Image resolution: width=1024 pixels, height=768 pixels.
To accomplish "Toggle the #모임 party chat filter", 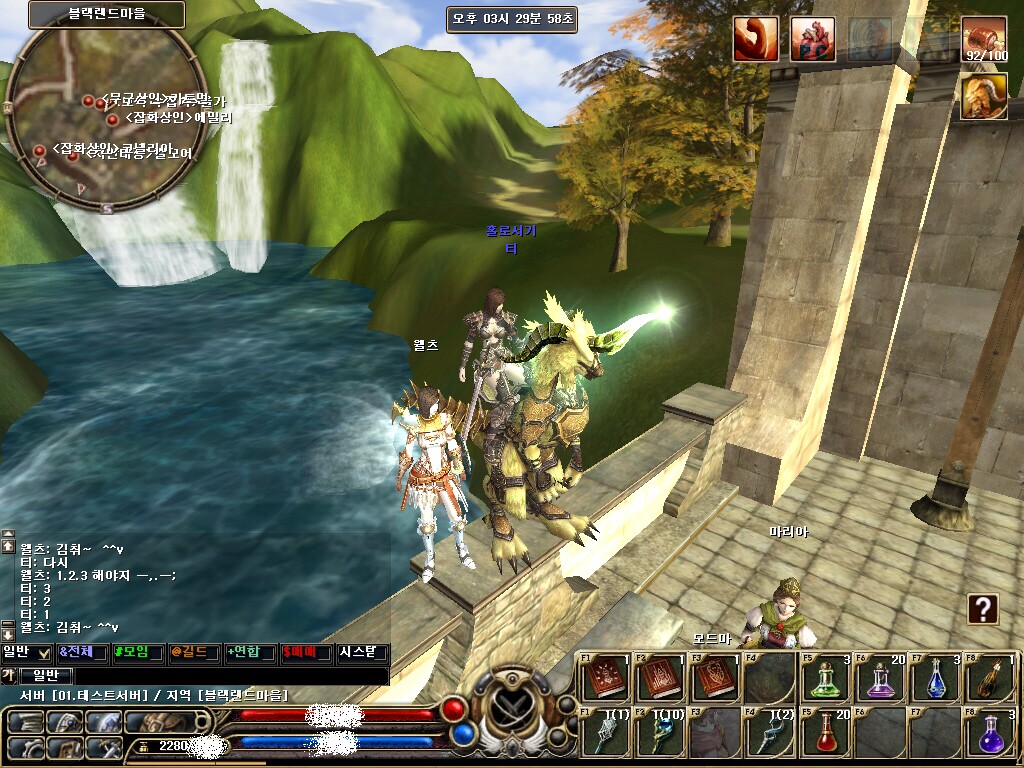I will [x=138, y=653].
